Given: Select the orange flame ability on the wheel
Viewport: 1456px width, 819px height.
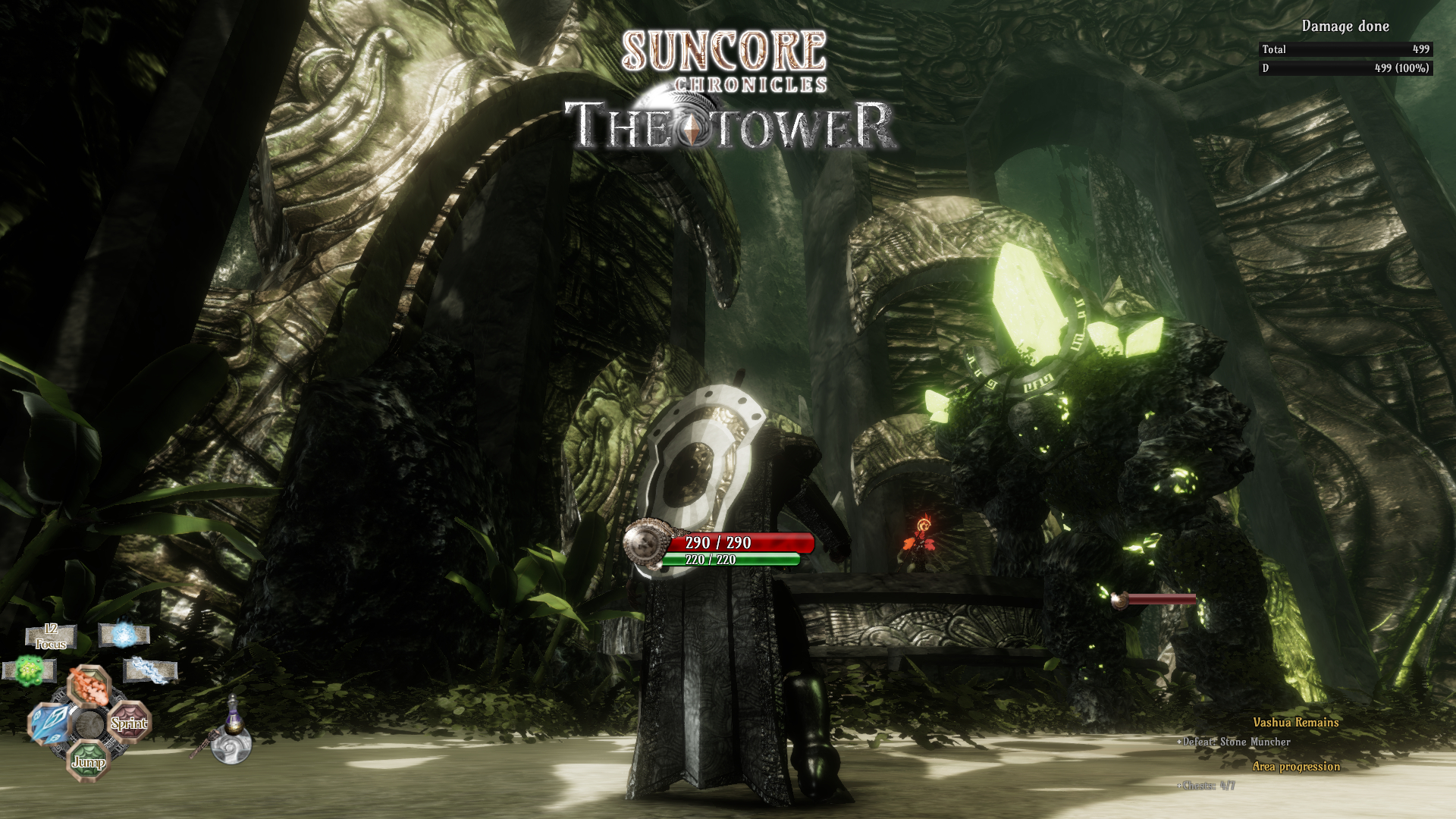Looking at the screenshot, I should tap(89, 687).
